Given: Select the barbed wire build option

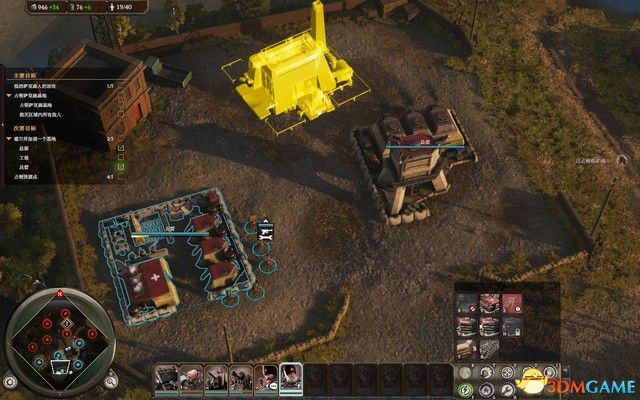Looking at the screenshot, I should [489, 347].
